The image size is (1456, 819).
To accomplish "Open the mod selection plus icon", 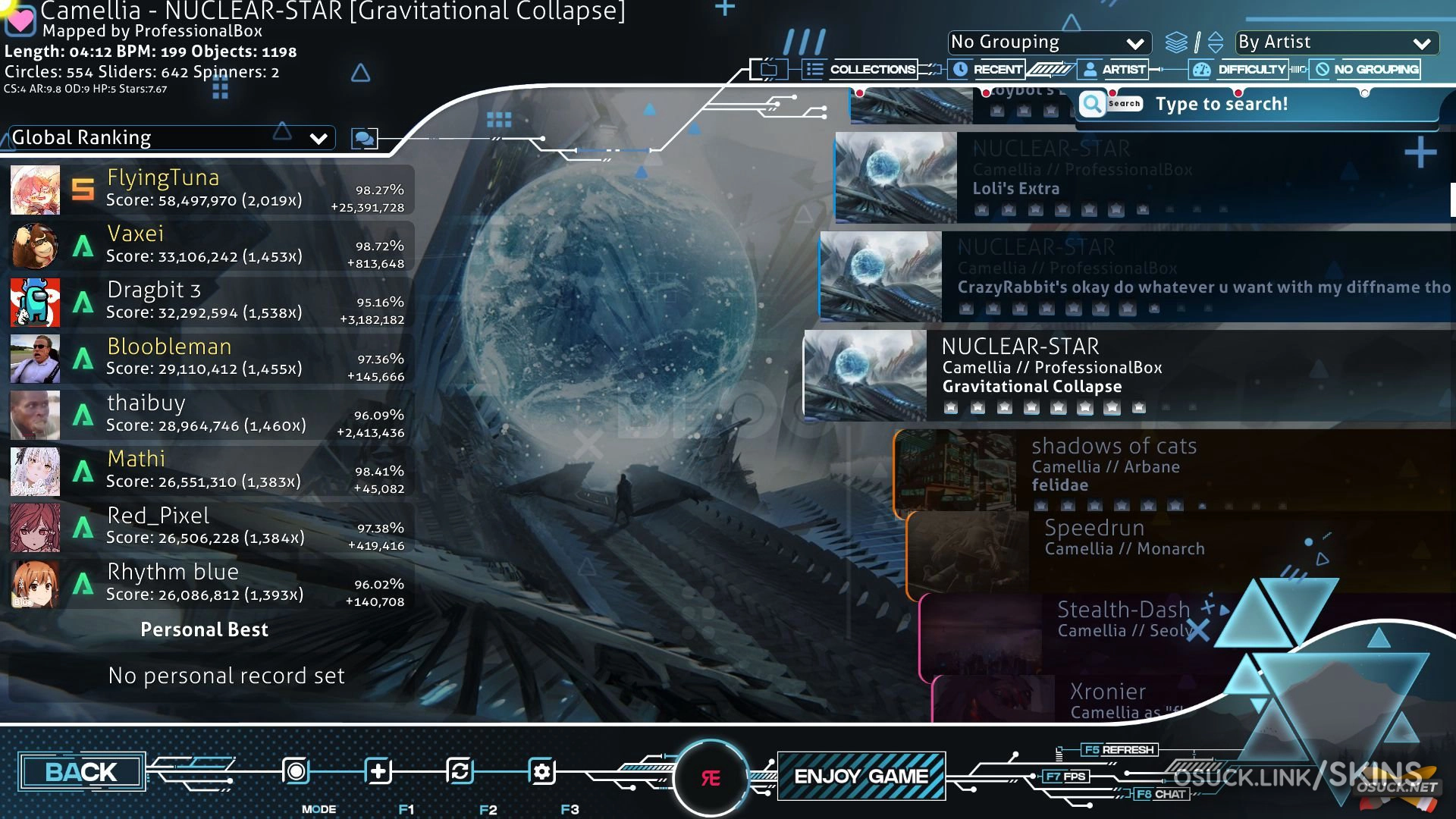I will [x=378, y=772].
